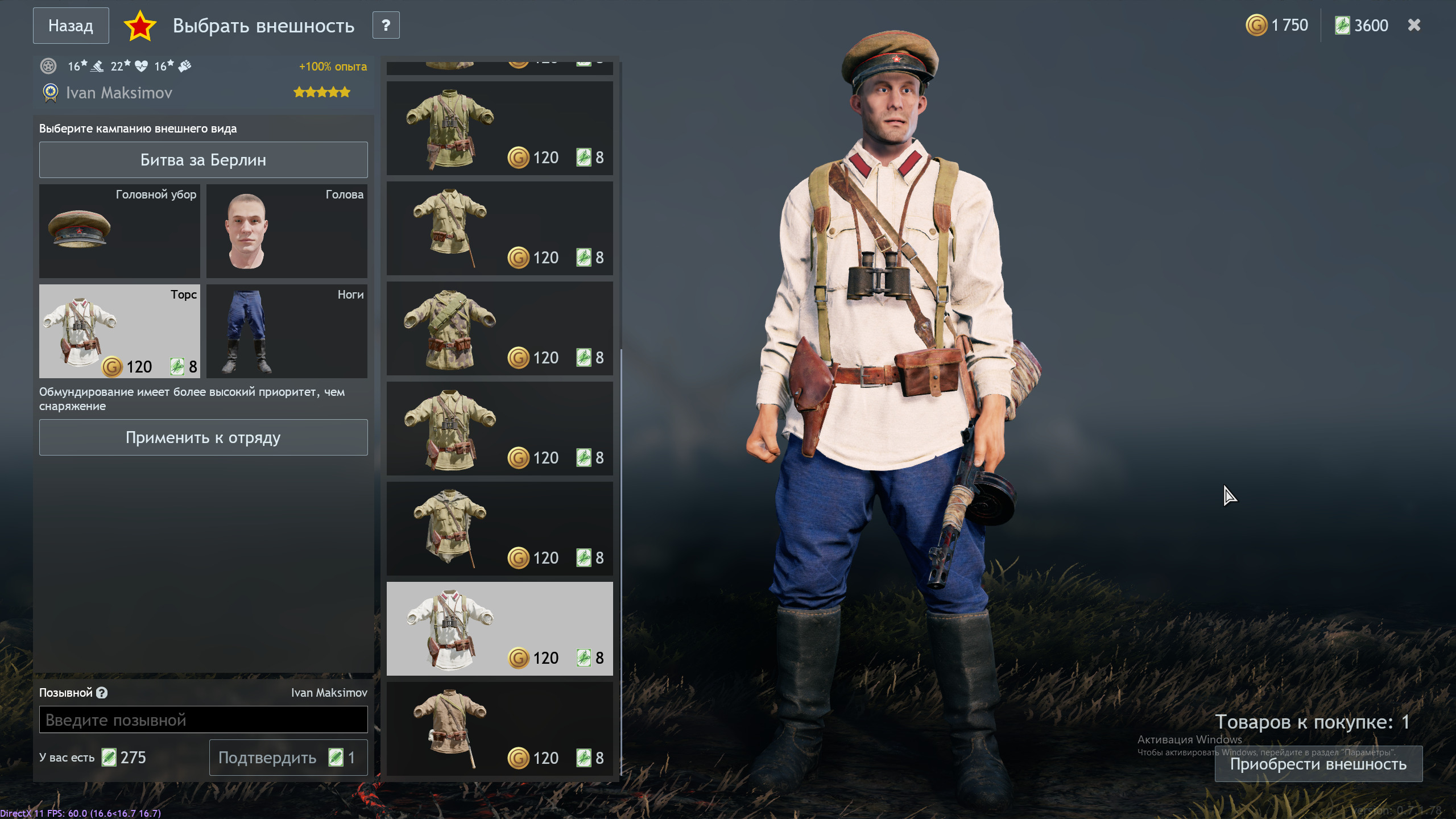This screenshot has width=1456, height=819.
Task: Apply appearance with Применить к отряду
Action: 203,437
